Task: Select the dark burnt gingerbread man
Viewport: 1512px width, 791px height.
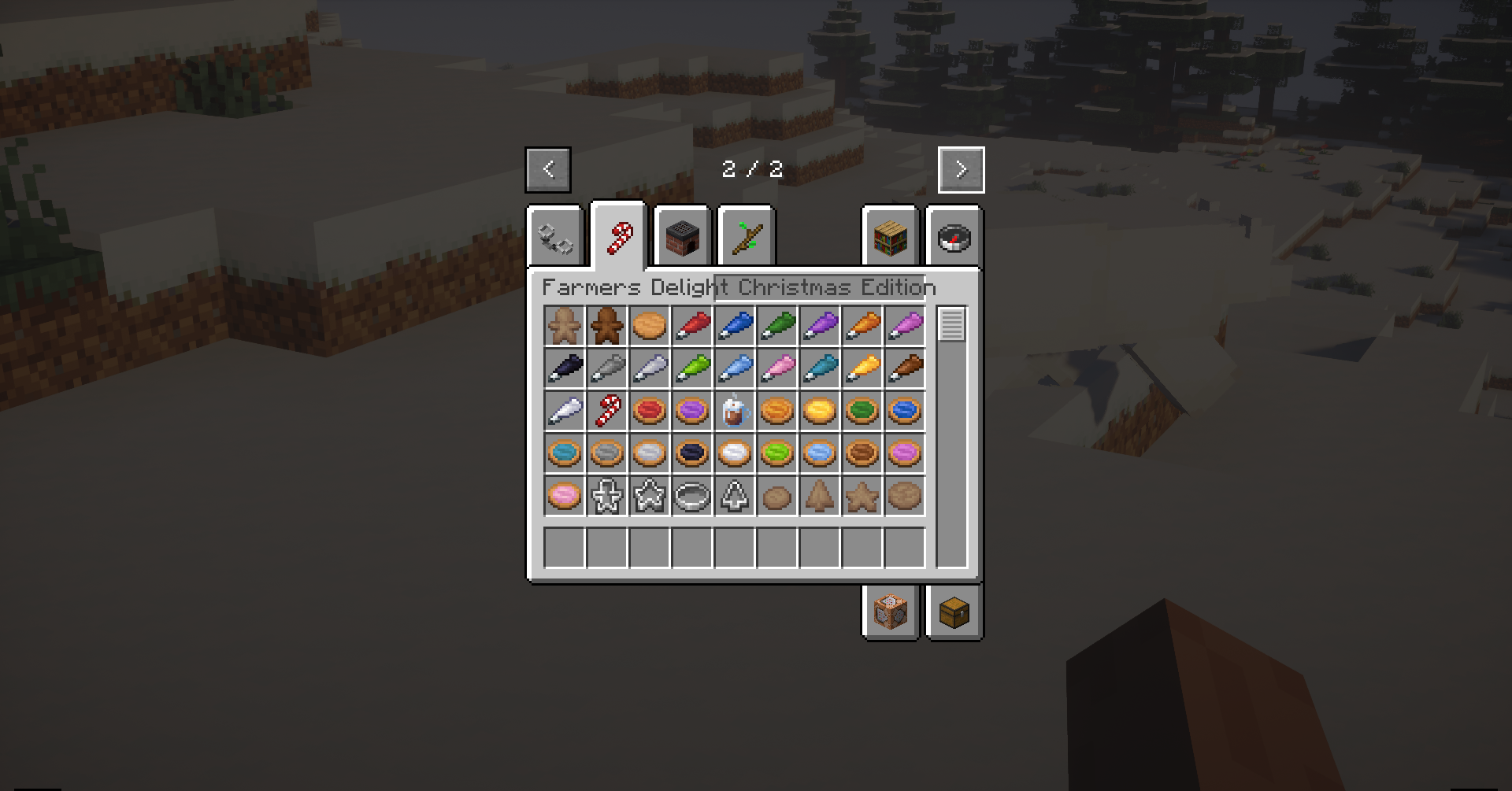Action: tap(606, 326)
